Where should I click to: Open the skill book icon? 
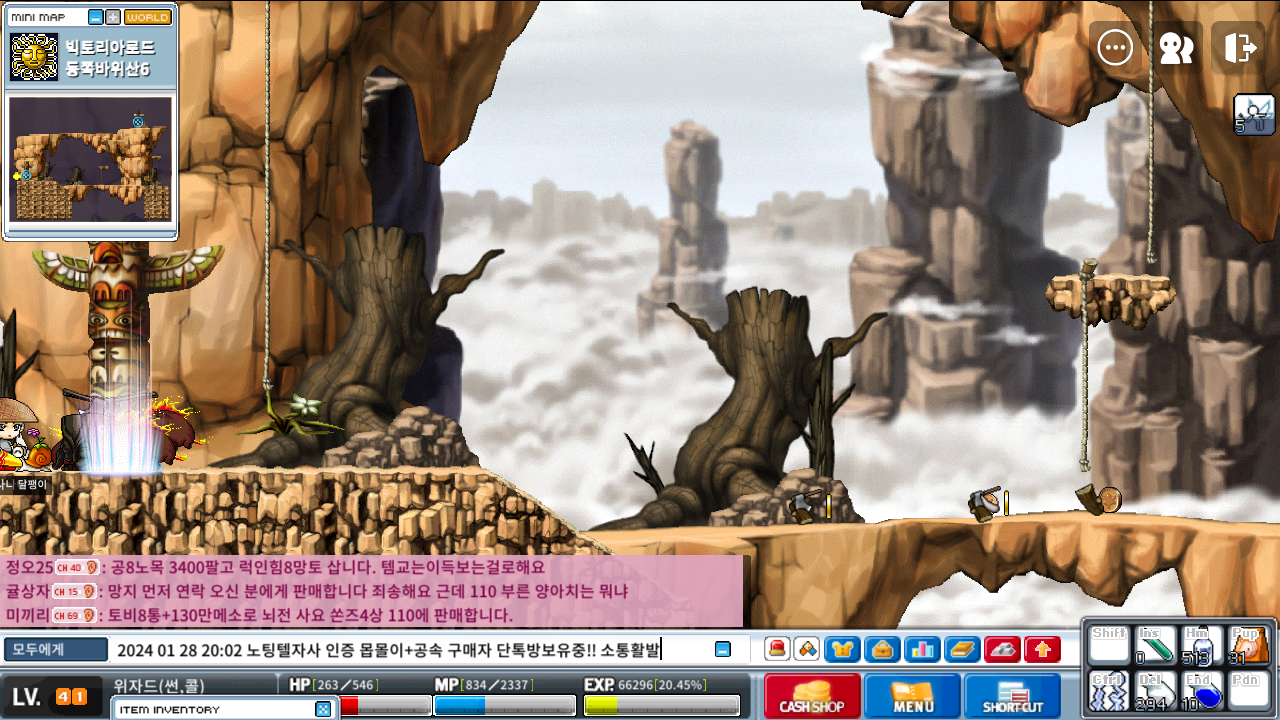click(962, 649)
